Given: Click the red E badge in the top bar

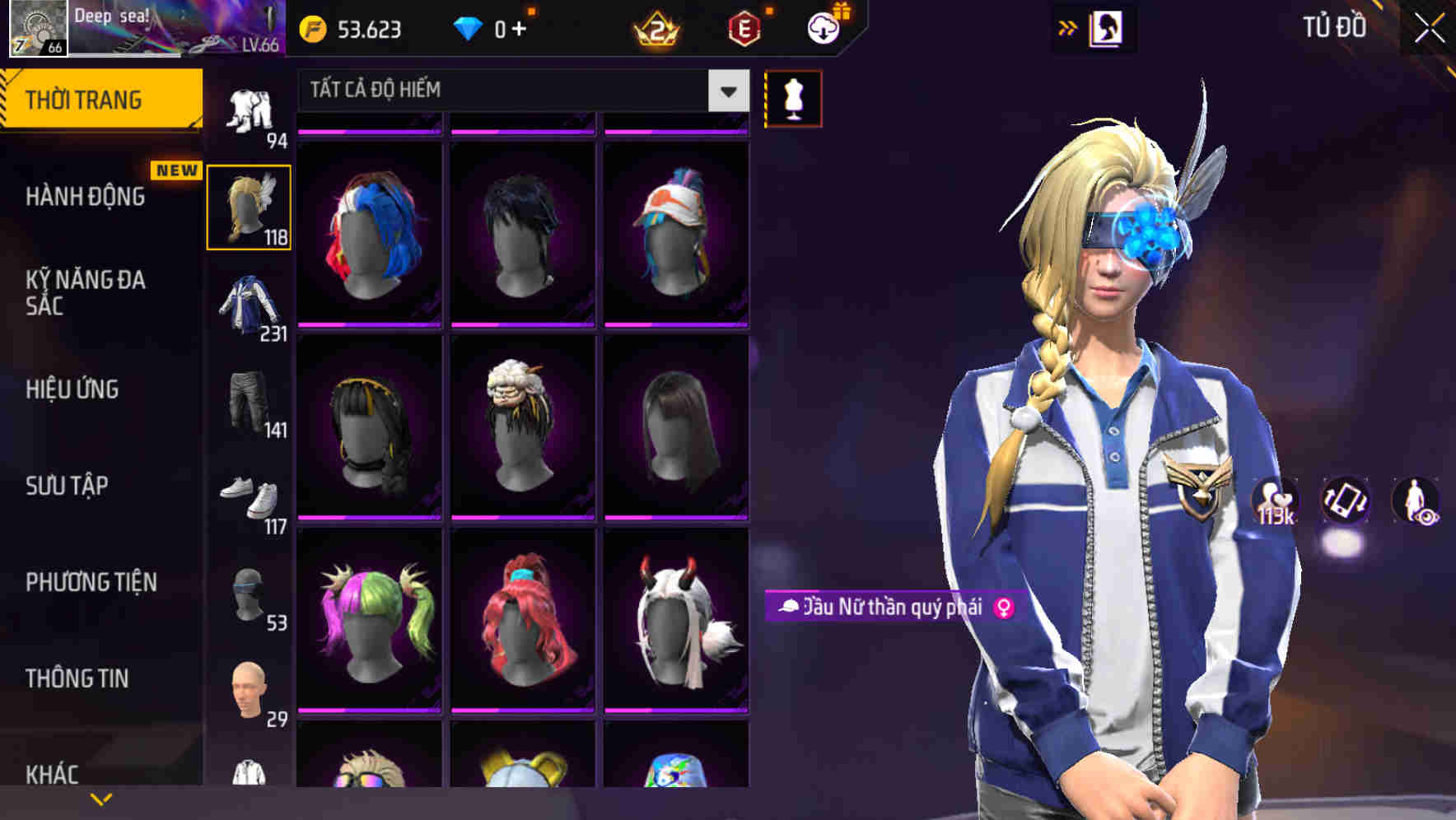Looking at the screenshot, I should (741, 27).
